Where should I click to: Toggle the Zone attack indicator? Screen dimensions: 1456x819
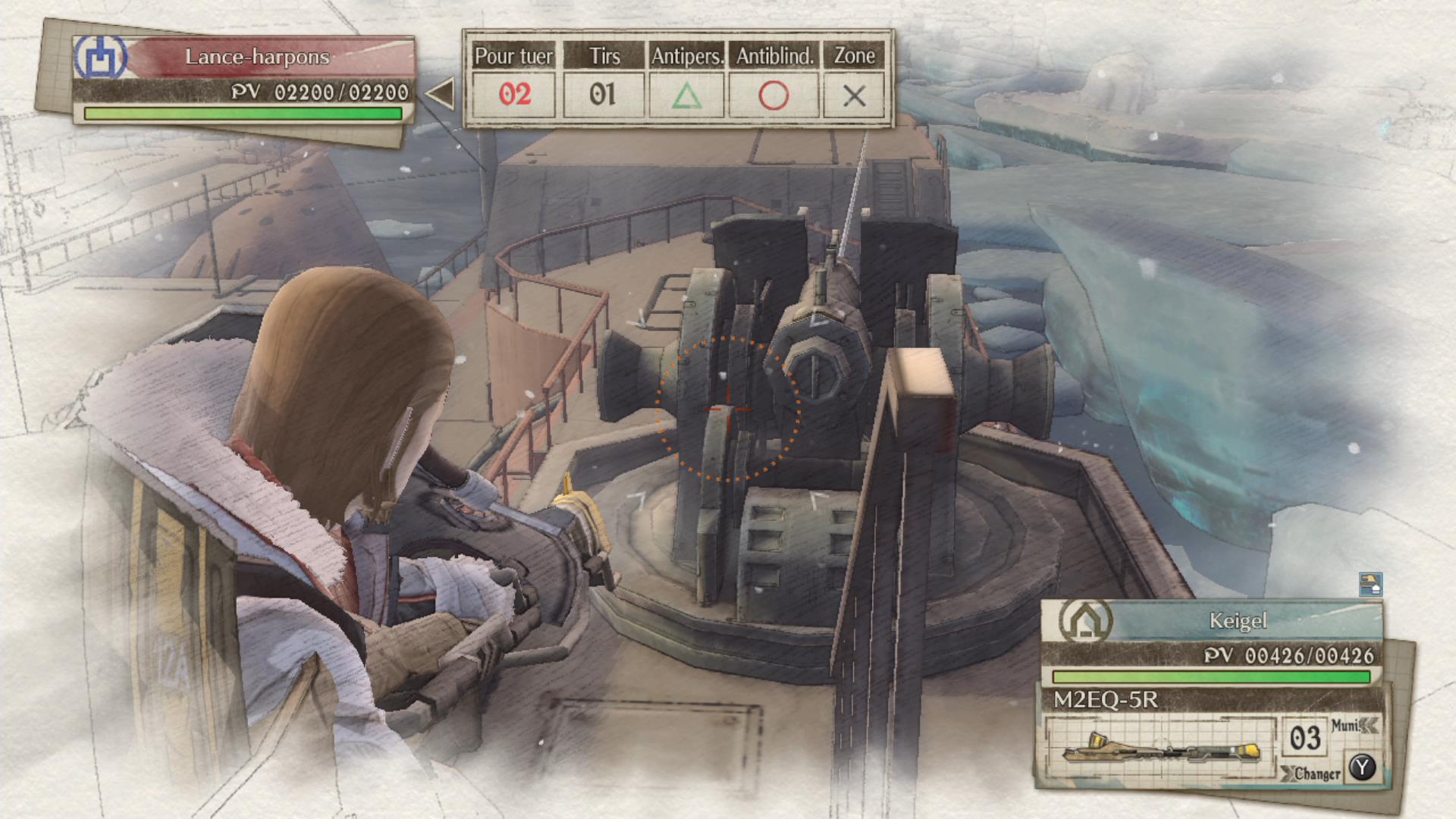pos(855,96)
